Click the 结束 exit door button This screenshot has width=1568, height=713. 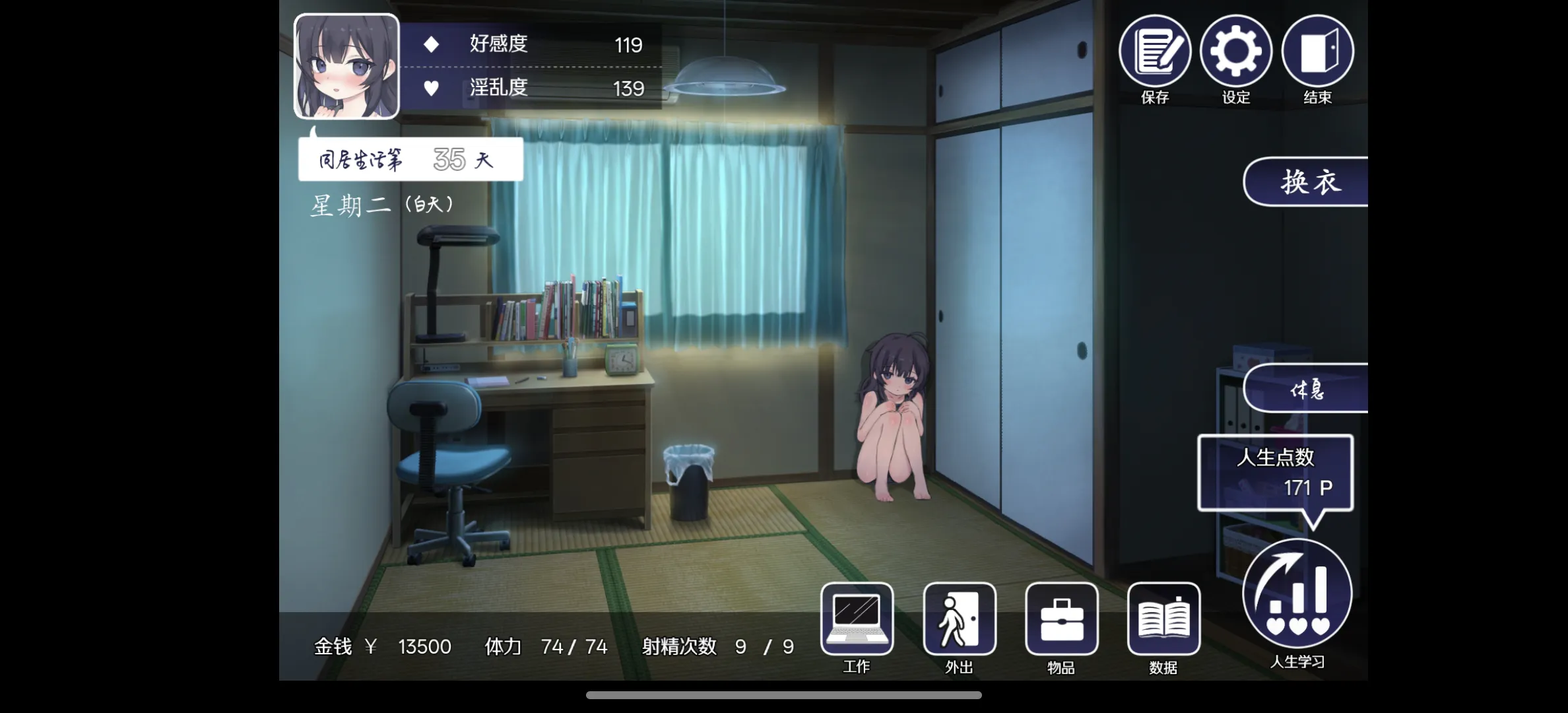[x=1317, y=51]
